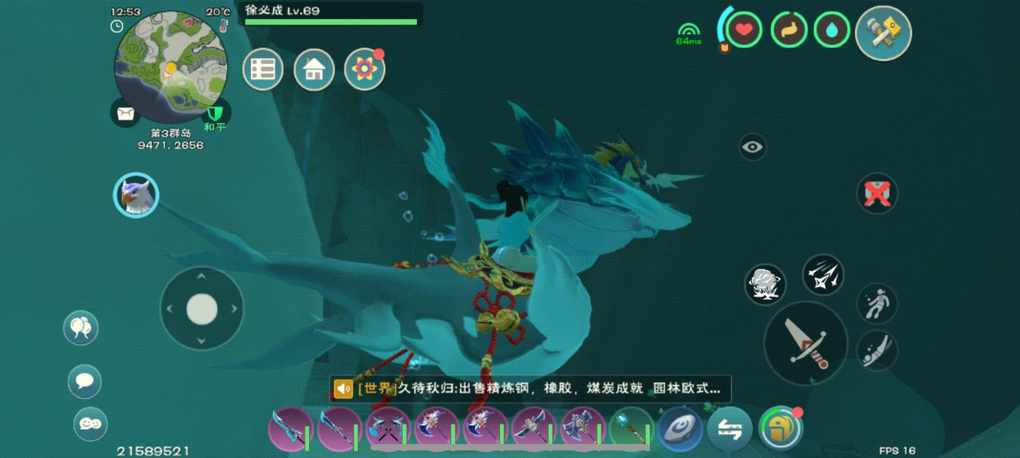Viewport: 1020px width, 458px height.
Task: Select the griffin pet portrait
Action: pyautogui.click(x=136, y=195)
